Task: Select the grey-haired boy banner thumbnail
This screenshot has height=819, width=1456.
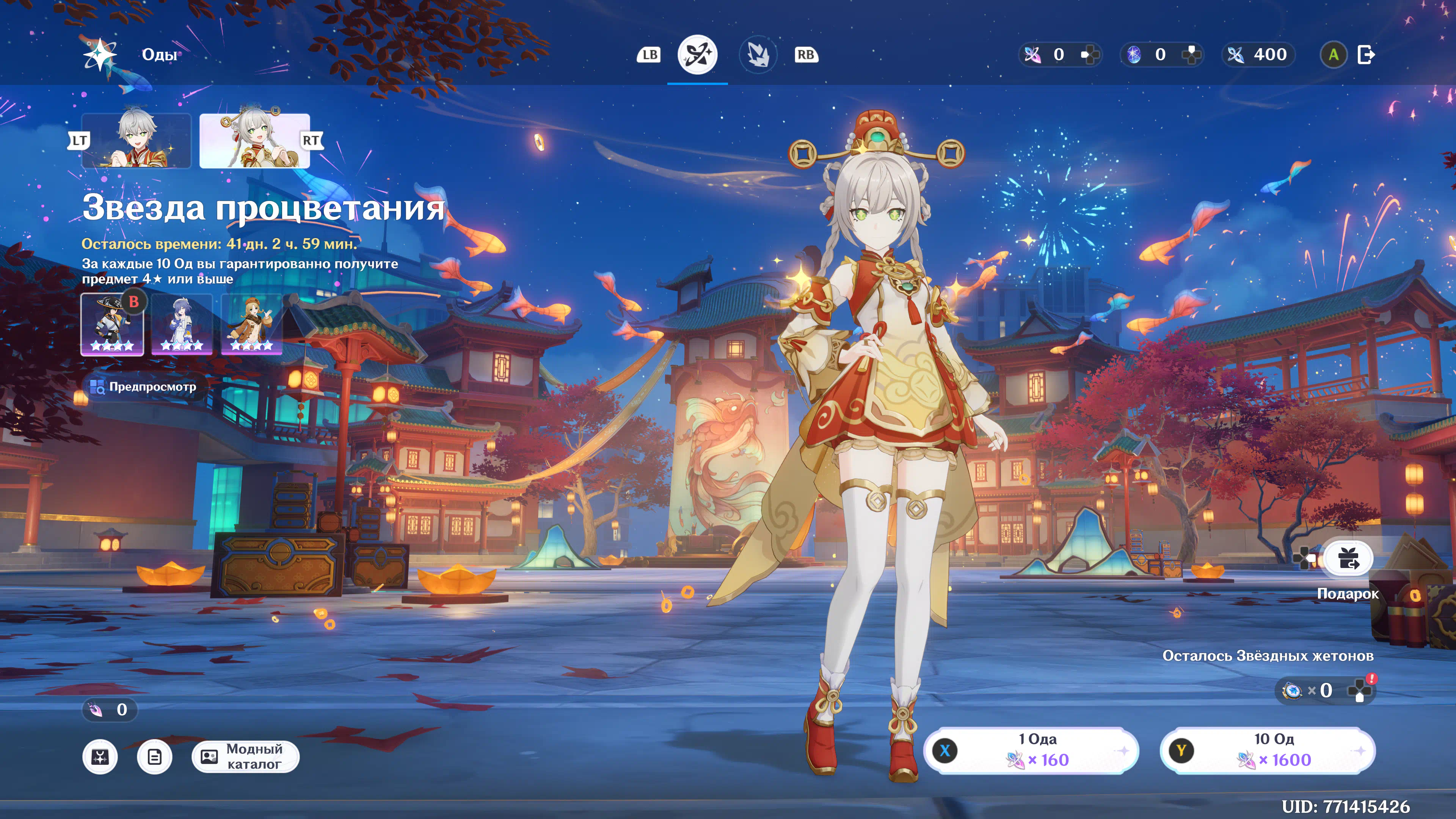Action: click(x=136, y=141)
